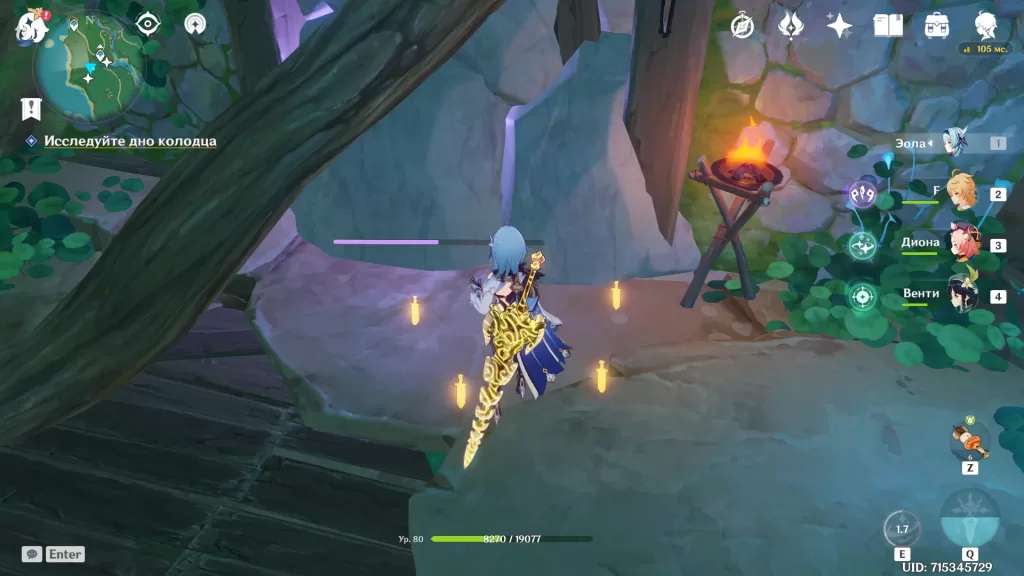Toggle the eye-shaped Elemental Sight icon

pyautogui.click(x=147, y=23)
